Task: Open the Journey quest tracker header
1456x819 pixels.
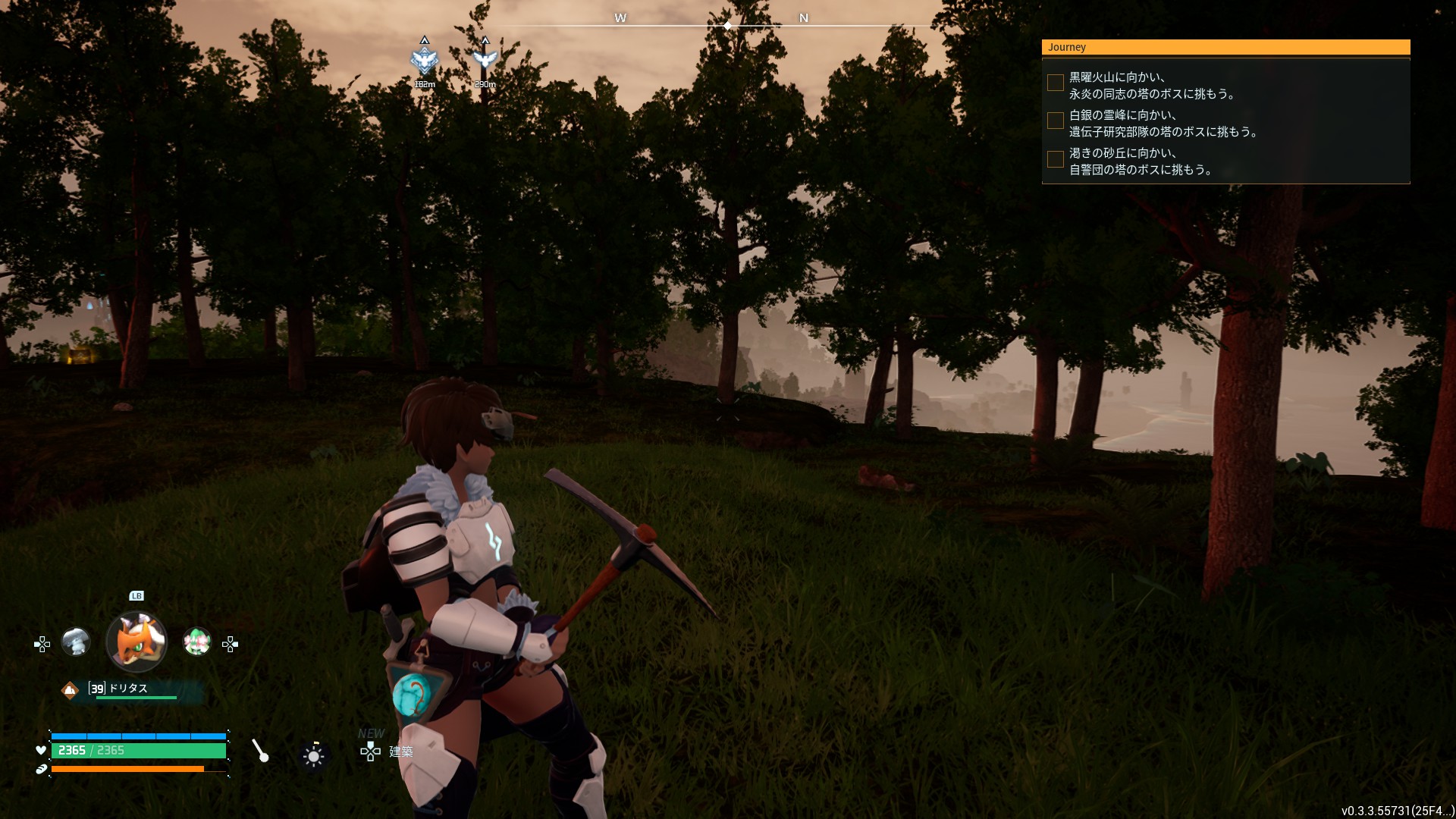Action: tap(1225, 47)
